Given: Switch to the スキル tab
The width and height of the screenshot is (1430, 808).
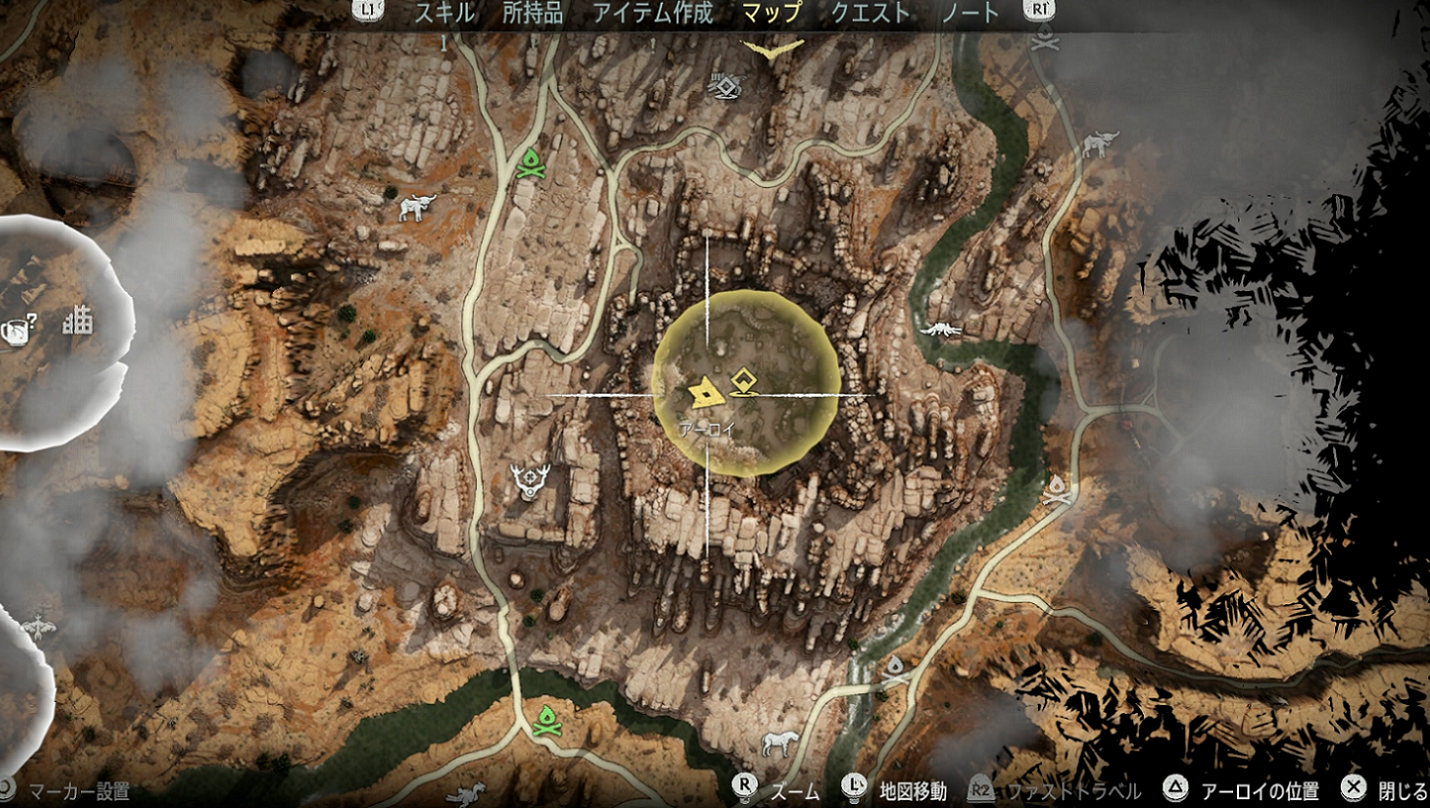Looking at the screenshot, I should [444, 13].
